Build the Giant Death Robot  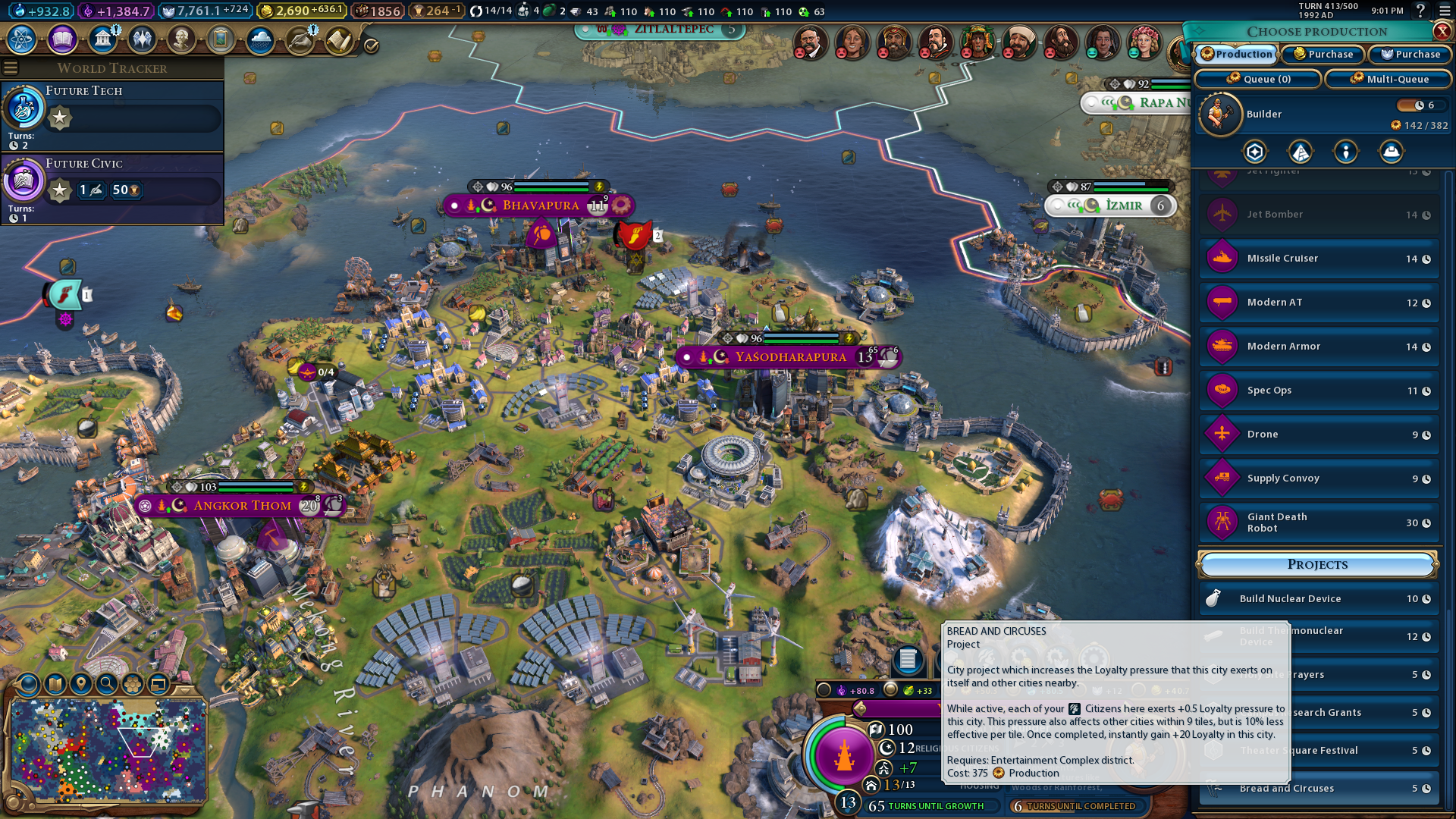tap(1319, 522)
